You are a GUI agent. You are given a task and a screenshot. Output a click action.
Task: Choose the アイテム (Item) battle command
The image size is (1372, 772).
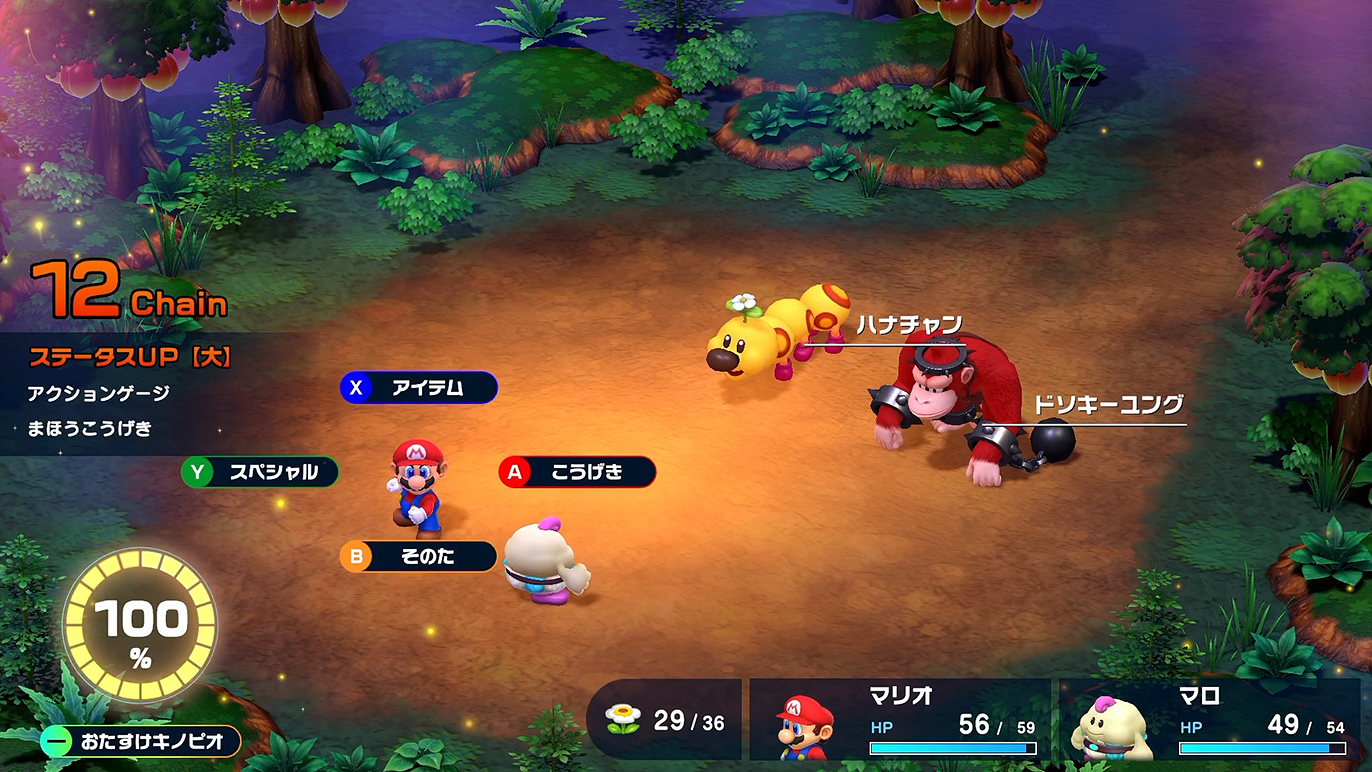(x=419, y=387)
